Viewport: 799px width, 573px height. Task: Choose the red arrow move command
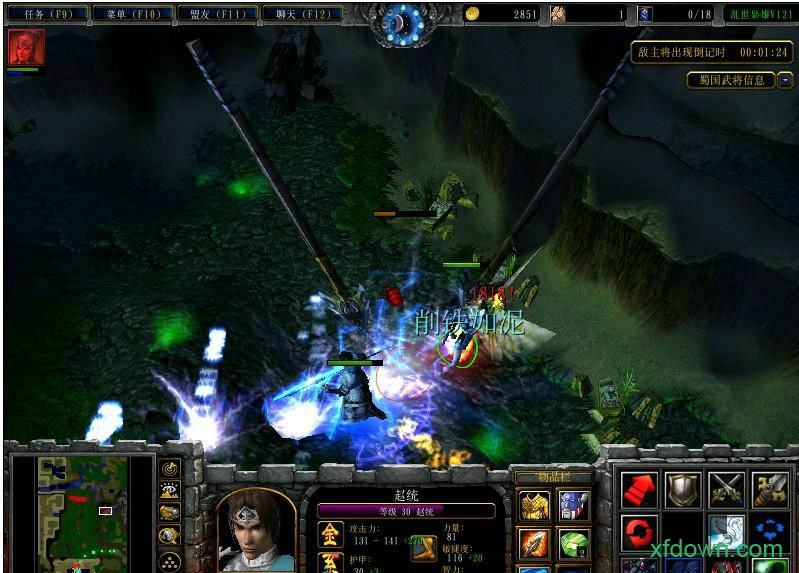click(x=638, y=490)
